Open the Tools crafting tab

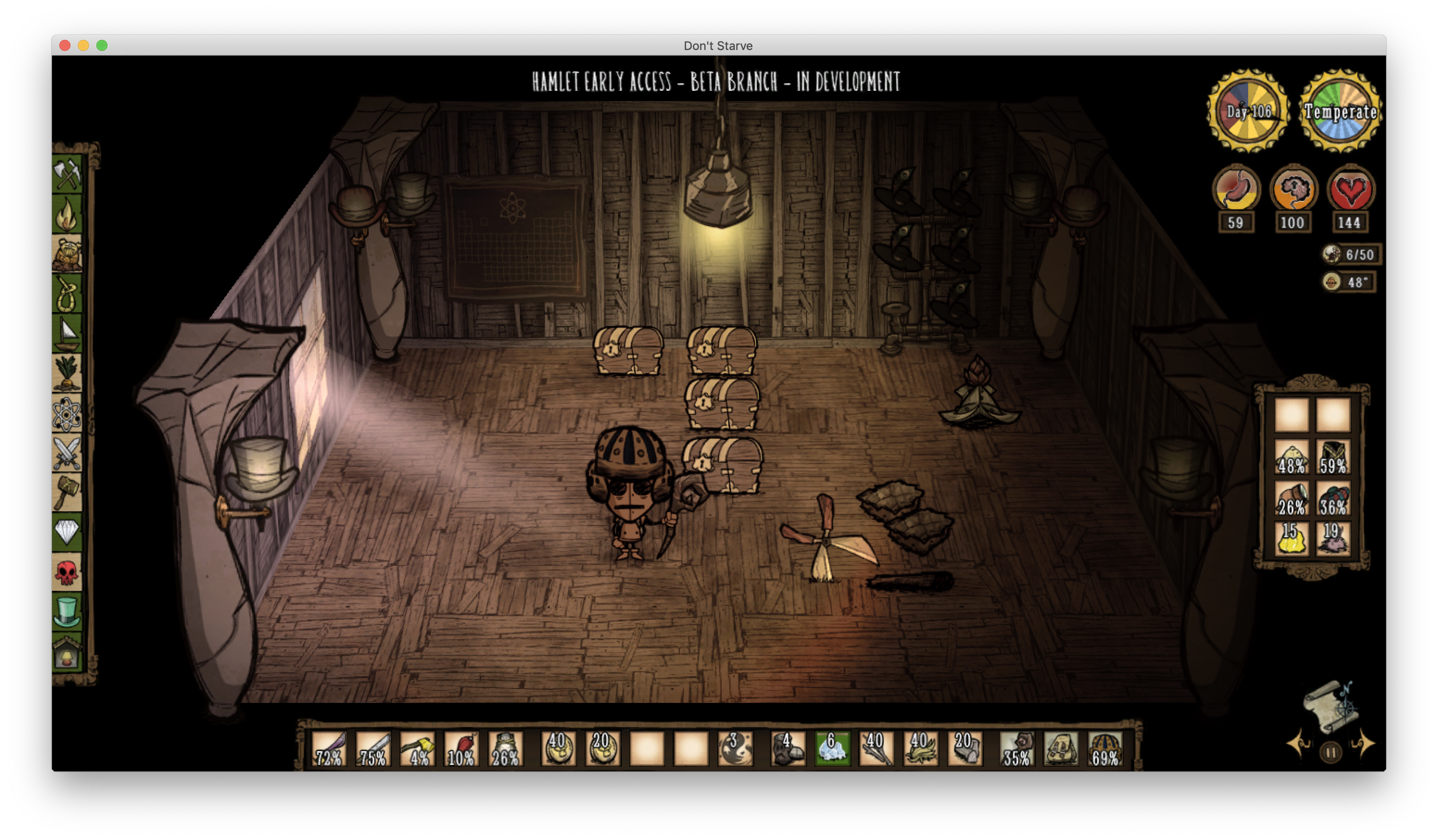coord(67,173)
